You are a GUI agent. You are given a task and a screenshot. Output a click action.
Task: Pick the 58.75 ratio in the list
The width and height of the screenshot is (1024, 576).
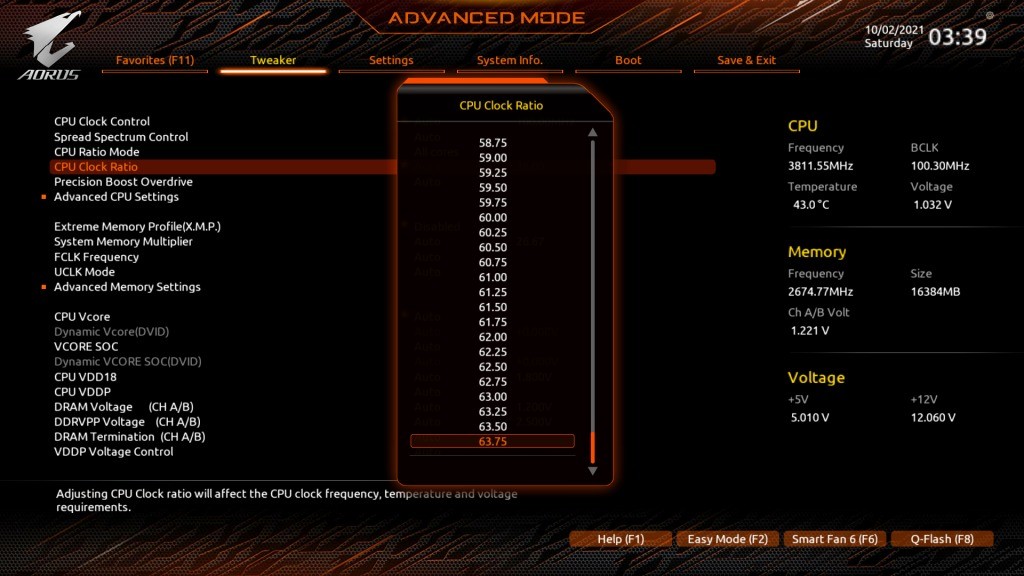(x=493, y=143)
